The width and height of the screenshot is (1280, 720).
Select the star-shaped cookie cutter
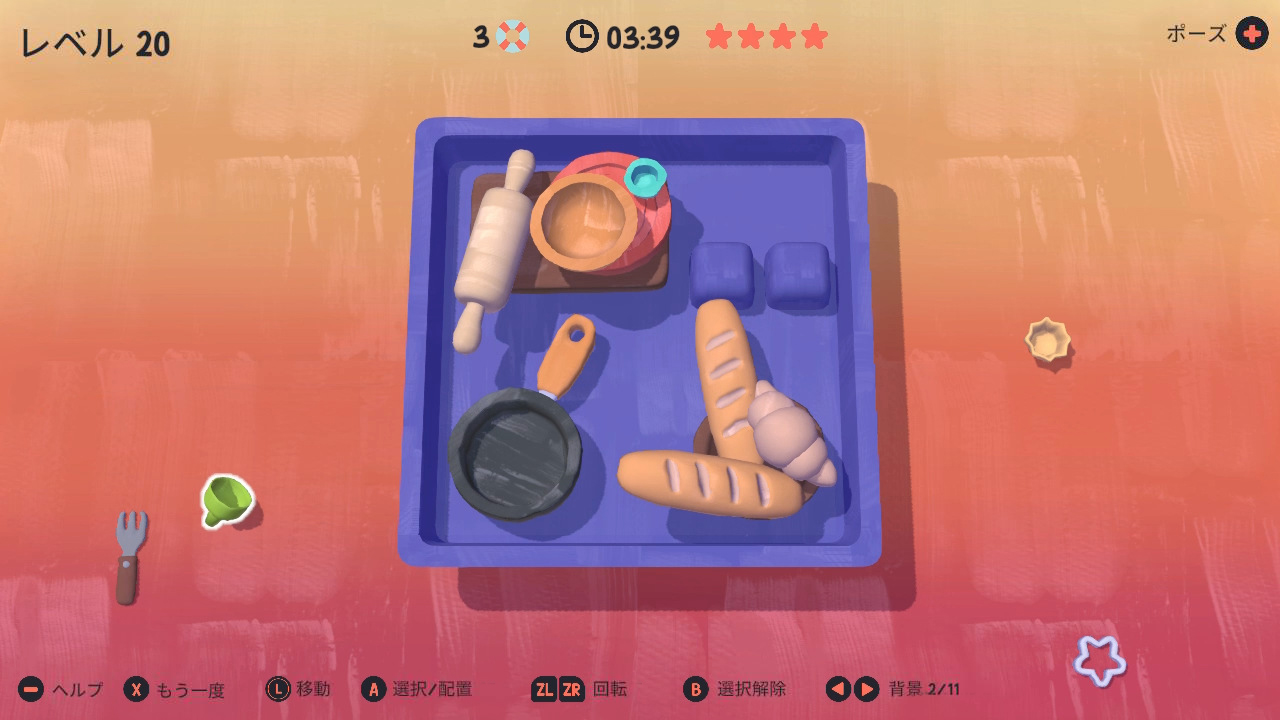click(1100, 660)
